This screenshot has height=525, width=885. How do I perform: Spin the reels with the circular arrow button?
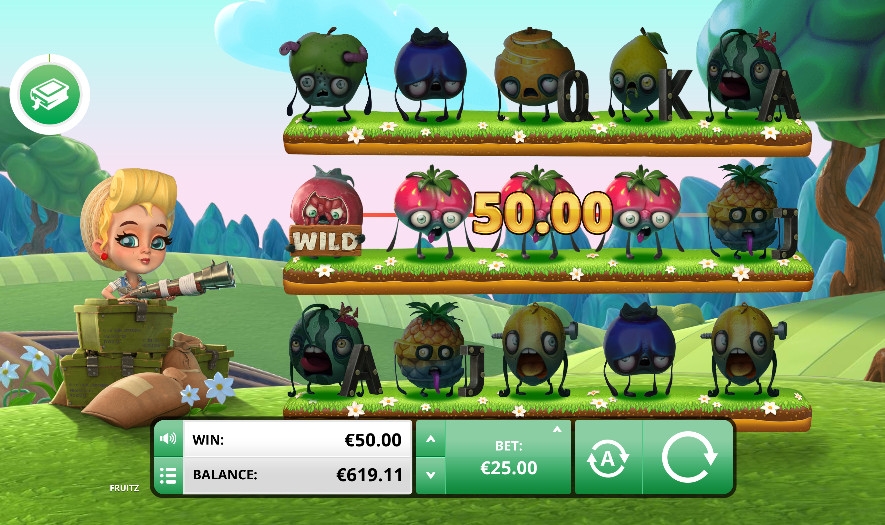tap(689, 457)
